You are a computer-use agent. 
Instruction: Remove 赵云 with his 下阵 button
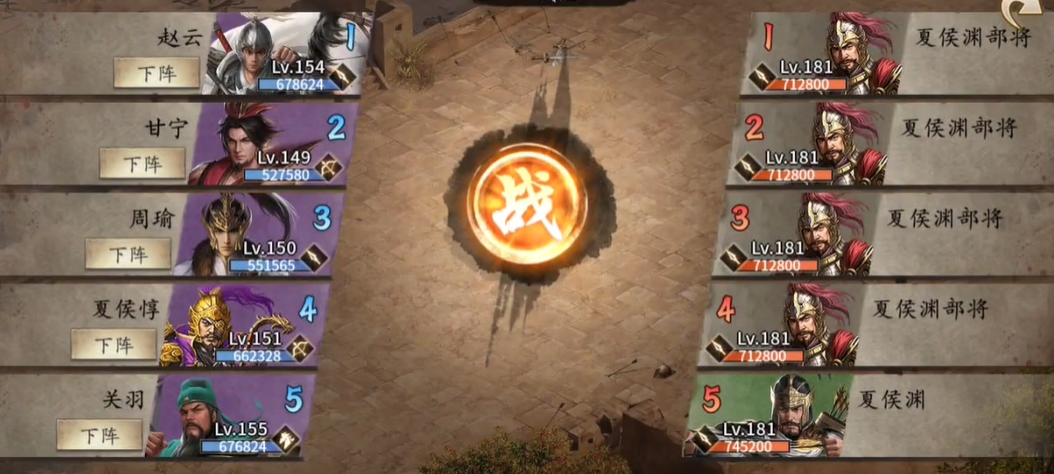156,72
